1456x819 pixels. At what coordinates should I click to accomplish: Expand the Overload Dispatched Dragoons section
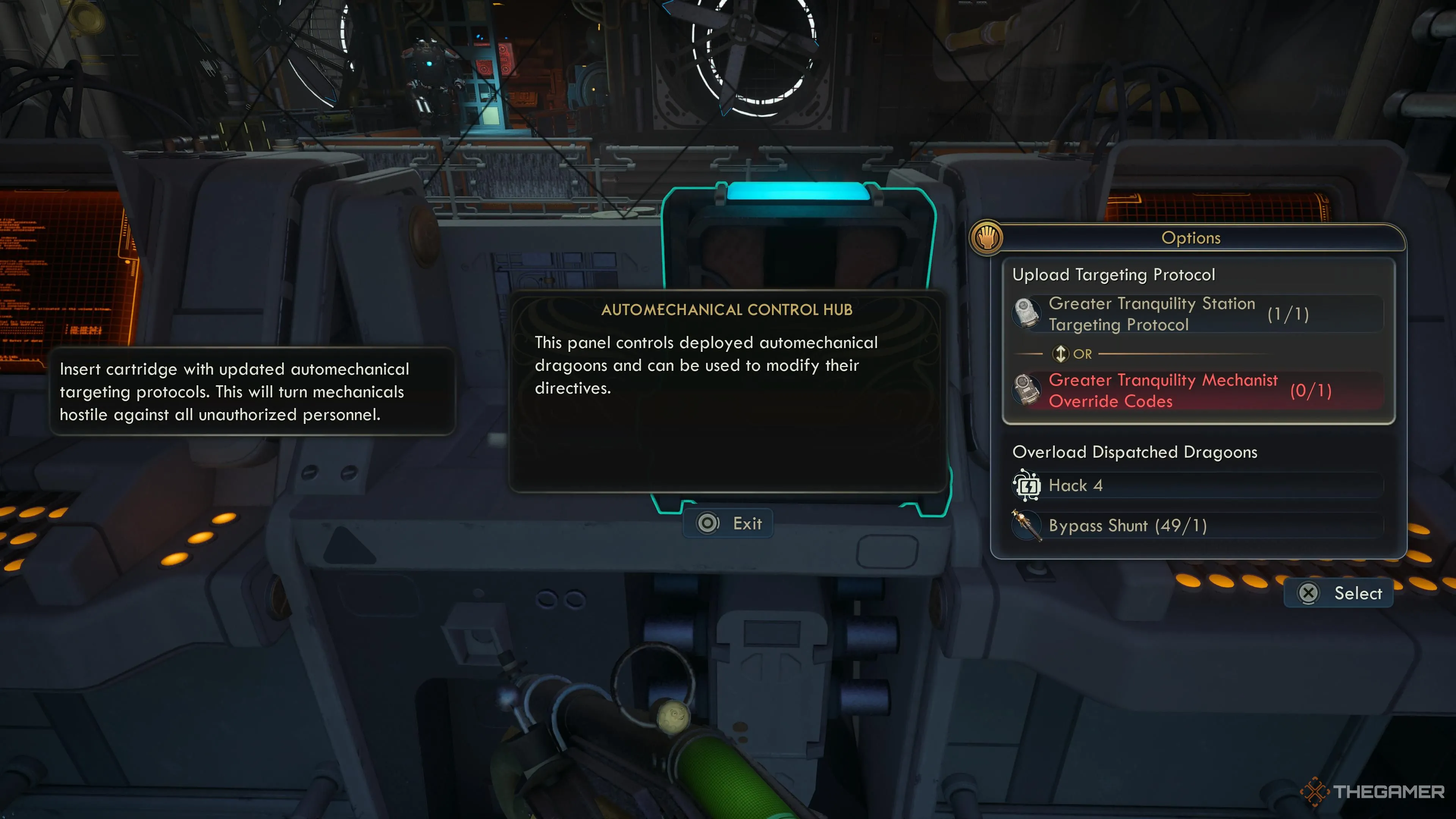click(1134, 452)
